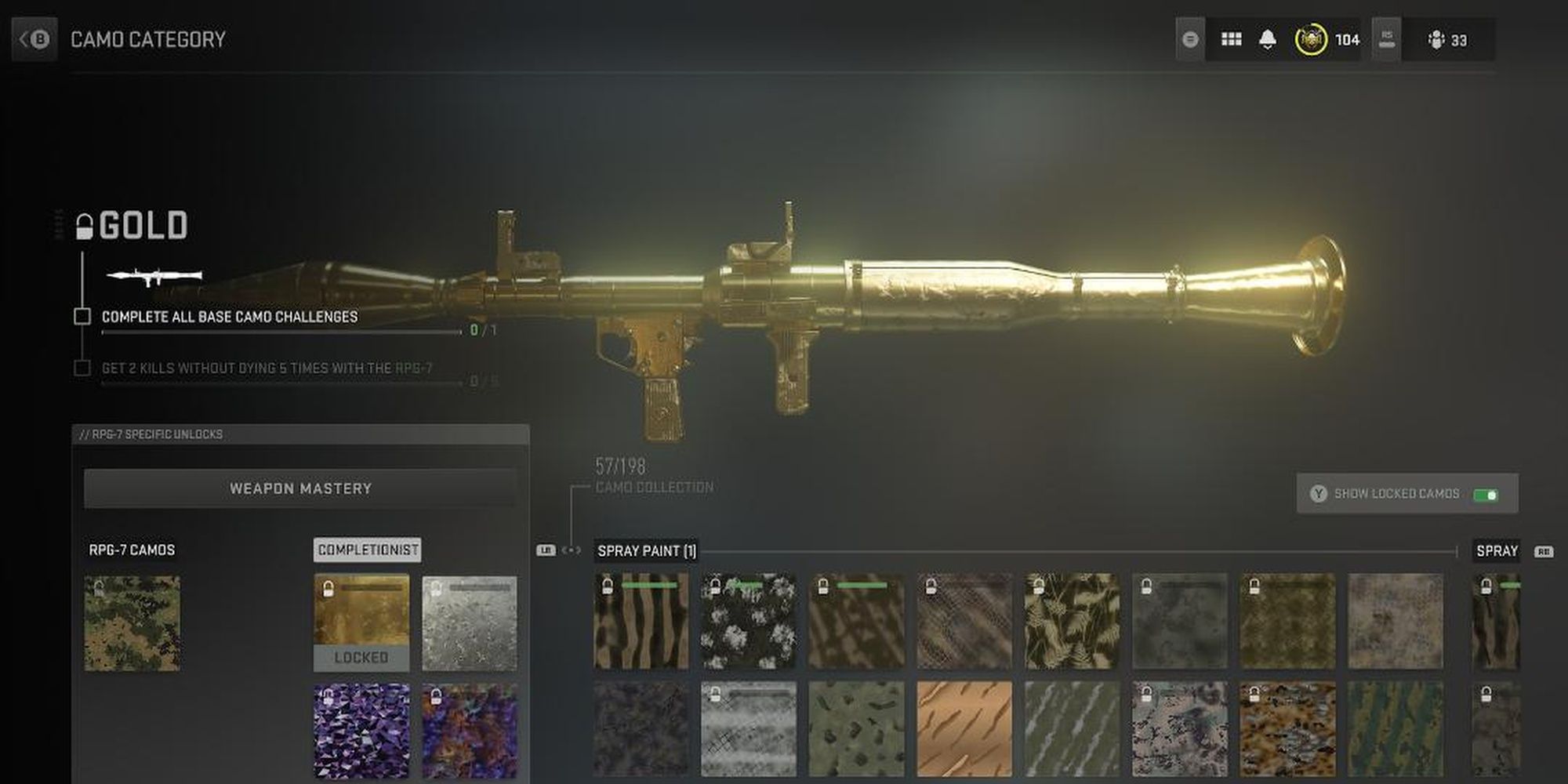
Task: Click the back arrow beside Camo Category
Action: [33, 39]
